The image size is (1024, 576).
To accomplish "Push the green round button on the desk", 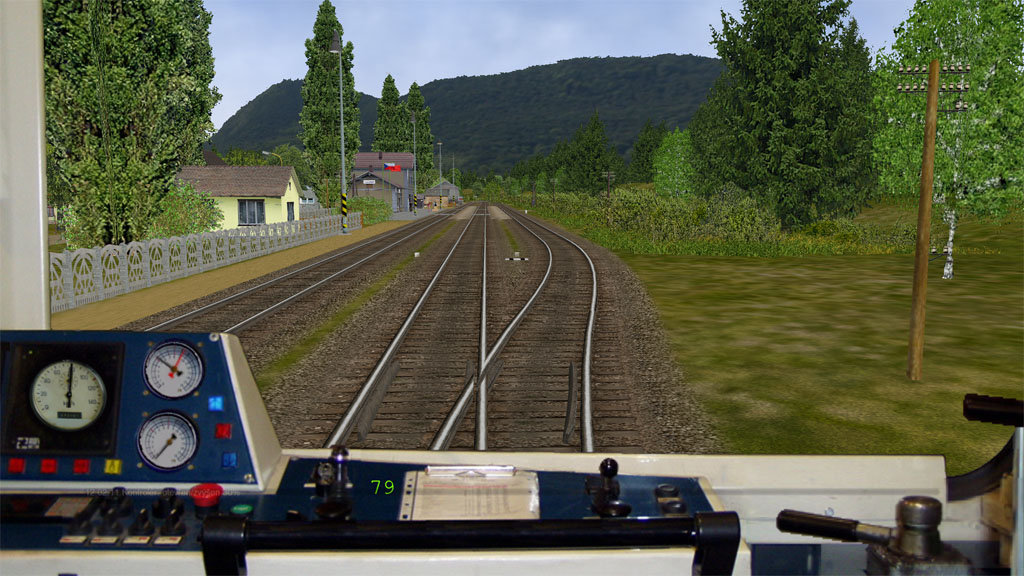I will [241, 509].
